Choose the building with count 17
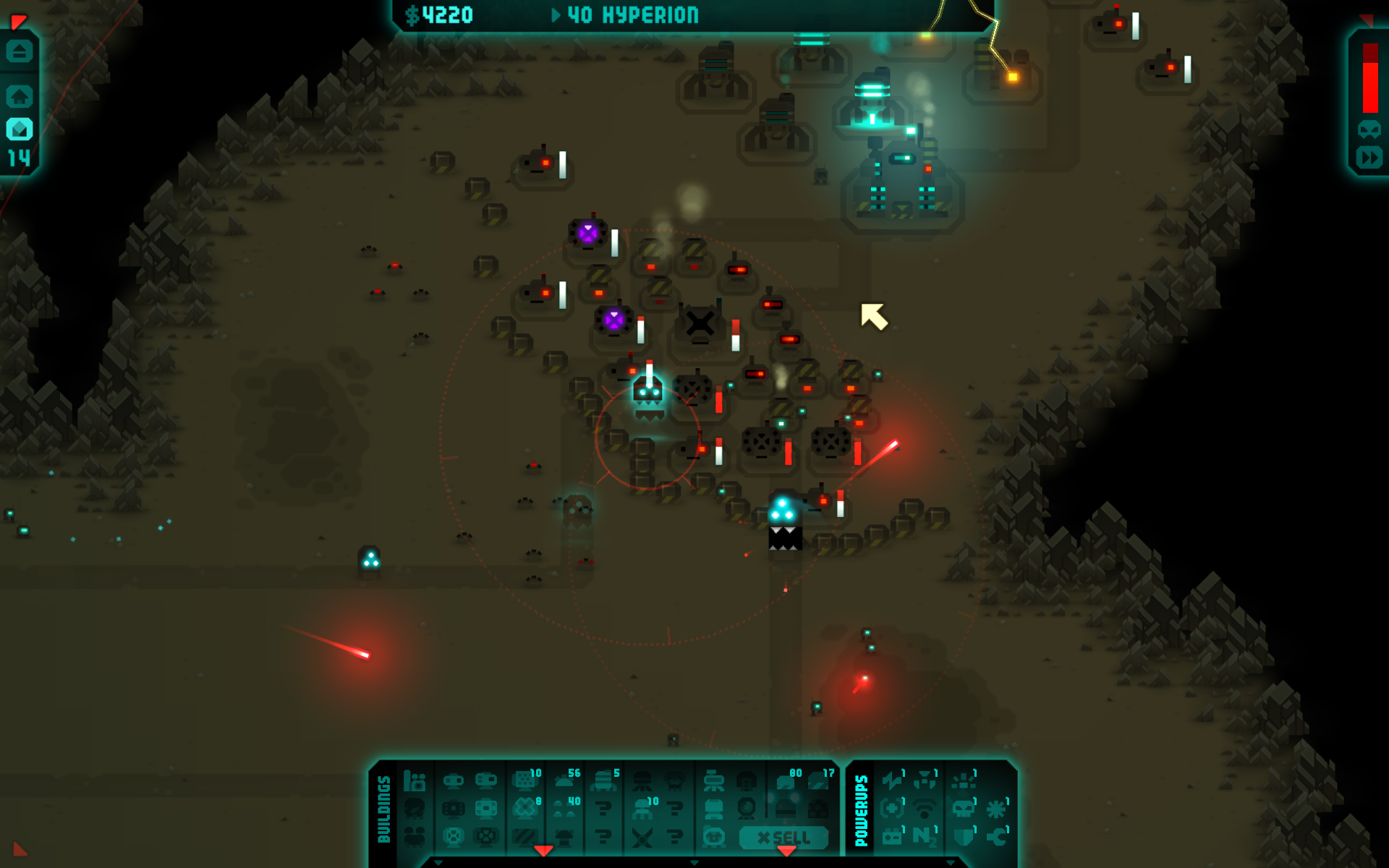Screen dimensions: 1389x868 [818, 780]
